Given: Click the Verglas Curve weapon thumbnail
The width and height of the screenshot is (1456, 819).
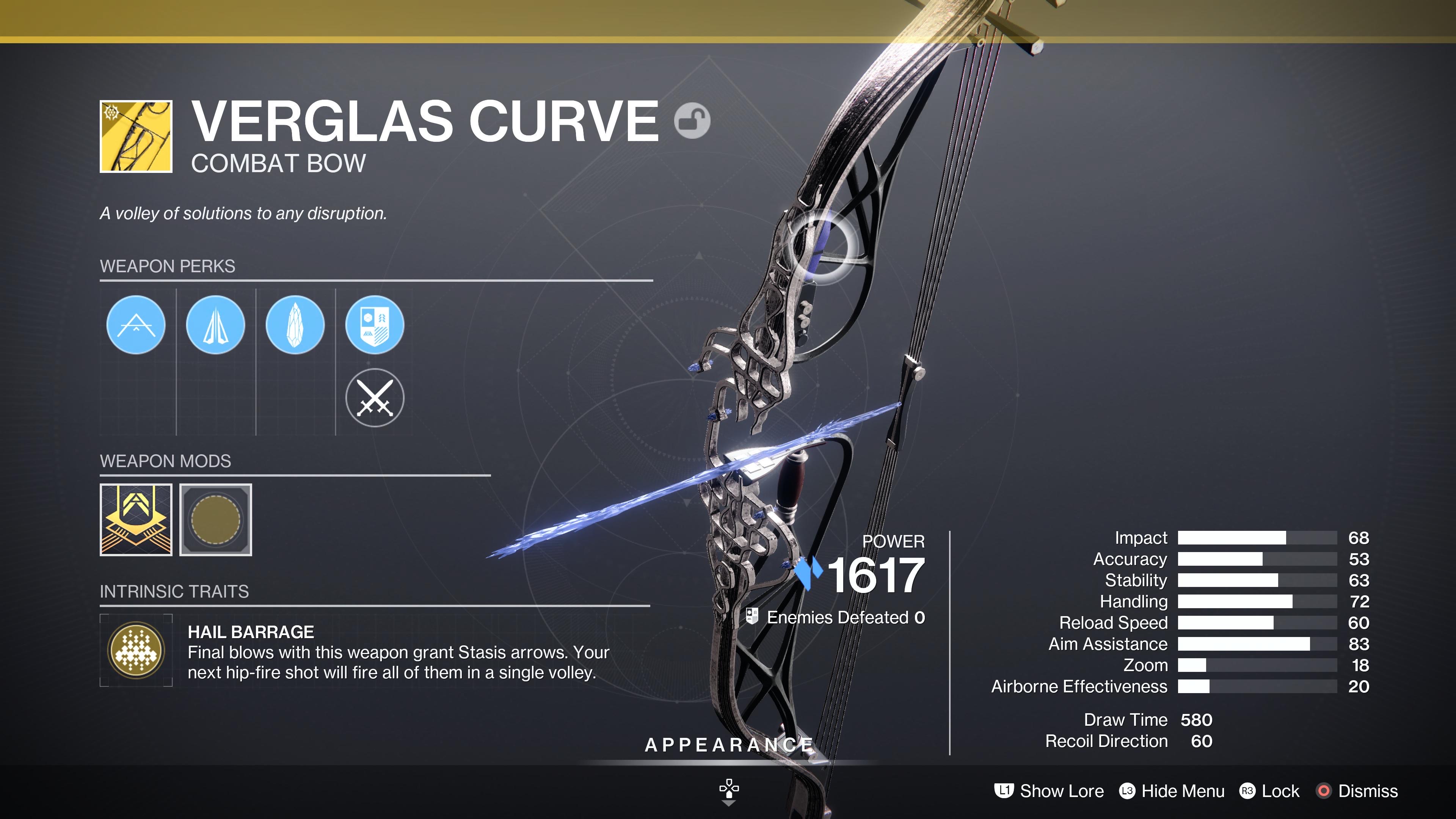Looking at the screenshot, I should pyautogui.click(x=136, y=136).
